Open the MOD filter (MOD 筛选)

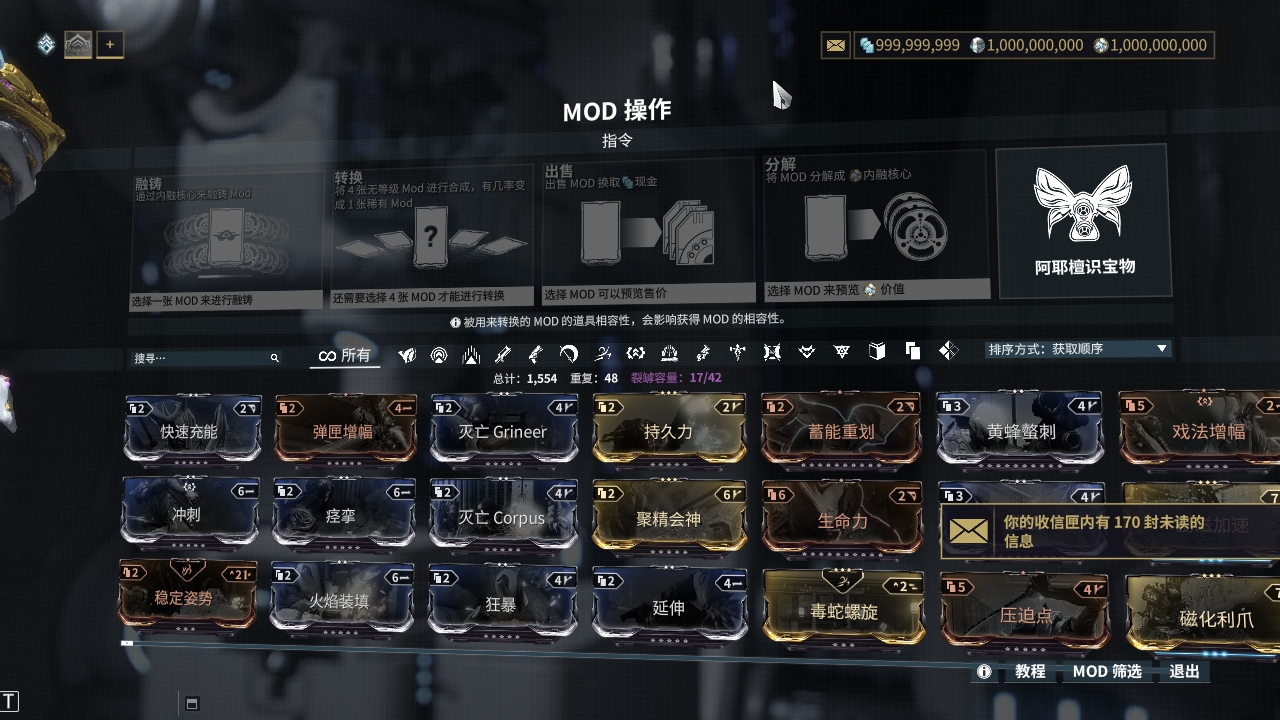point(1107,671)
